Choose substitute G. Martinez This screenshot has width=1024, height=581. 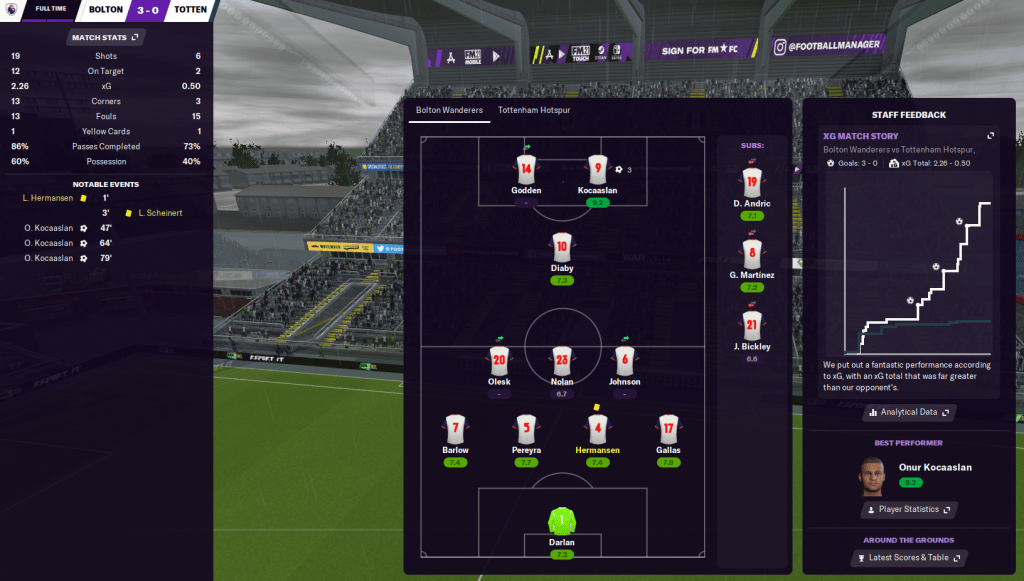coord(752,253)
